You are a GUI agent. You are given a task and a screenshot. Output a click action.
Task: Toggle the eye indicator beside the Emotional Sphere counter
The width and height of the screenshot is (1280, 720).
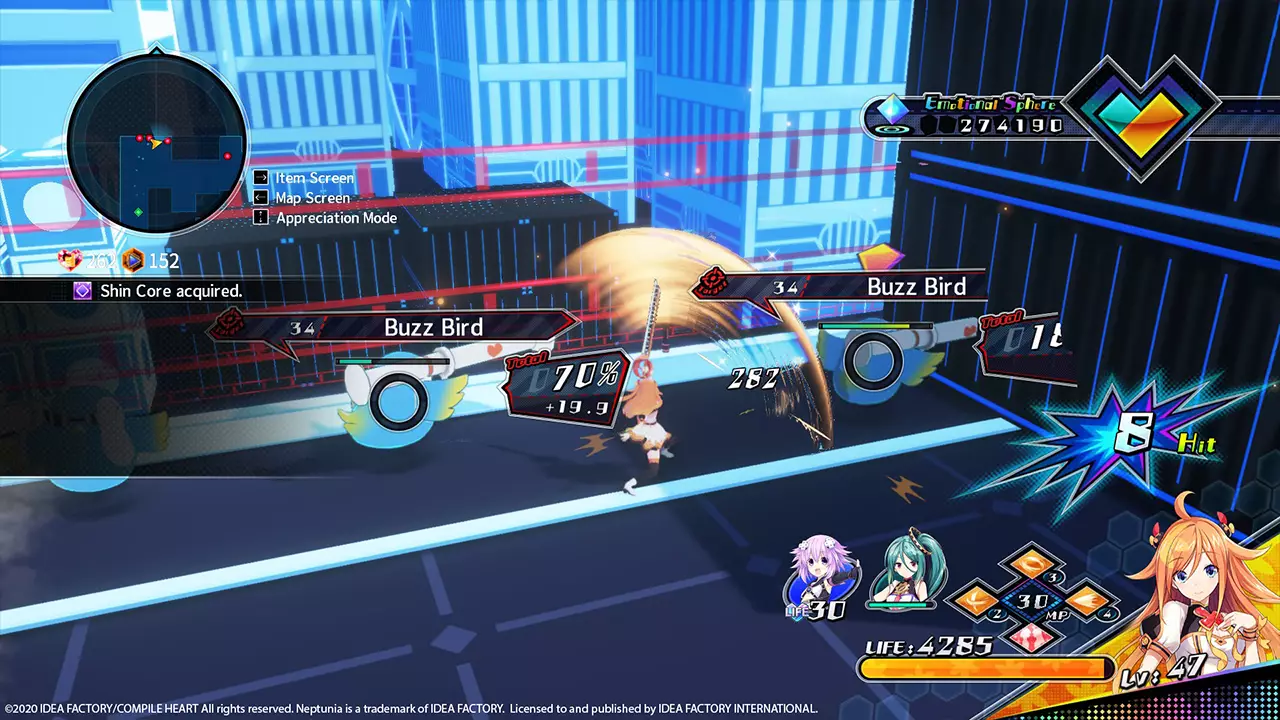click(893, 128)
